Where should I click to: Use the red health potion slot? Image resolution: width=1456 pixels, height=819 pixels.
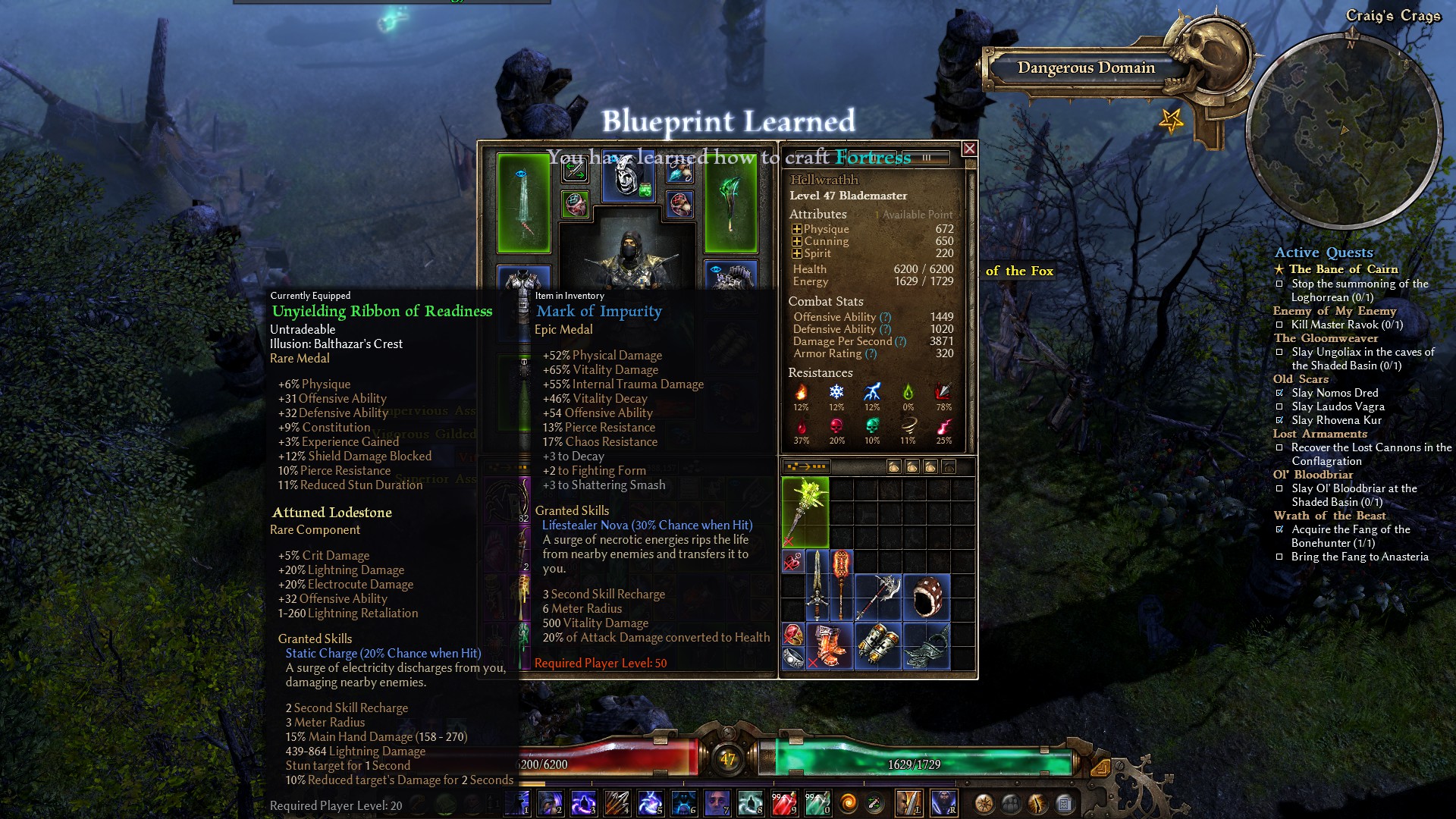(785, 802)
